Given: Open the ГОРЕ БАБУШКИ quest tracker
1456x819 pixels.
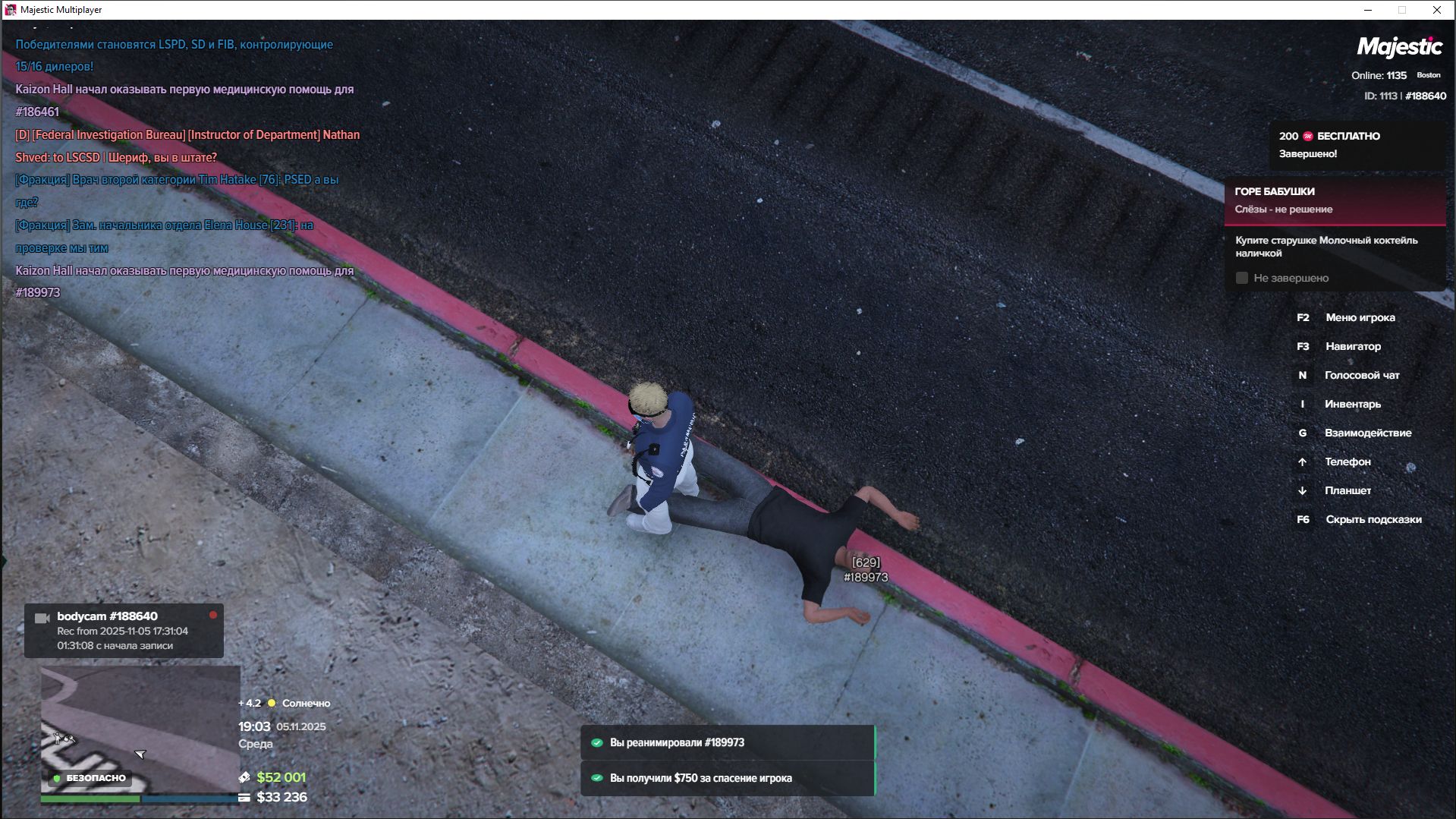Looking at the screenshot, I should click(x=1334, y=200).
